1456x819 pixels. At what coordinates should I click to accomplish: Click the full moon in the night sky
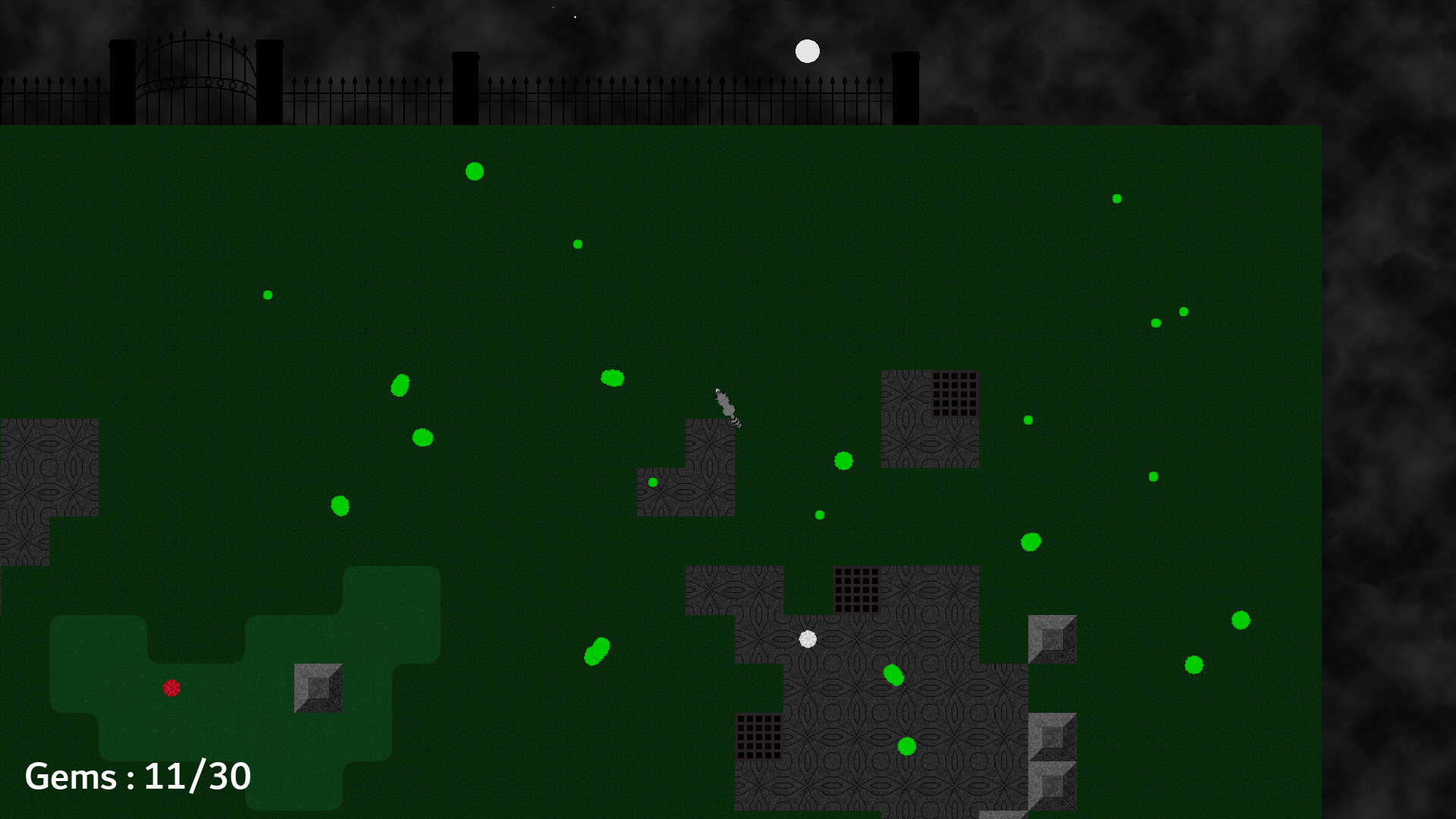click(x=806, y=51)
